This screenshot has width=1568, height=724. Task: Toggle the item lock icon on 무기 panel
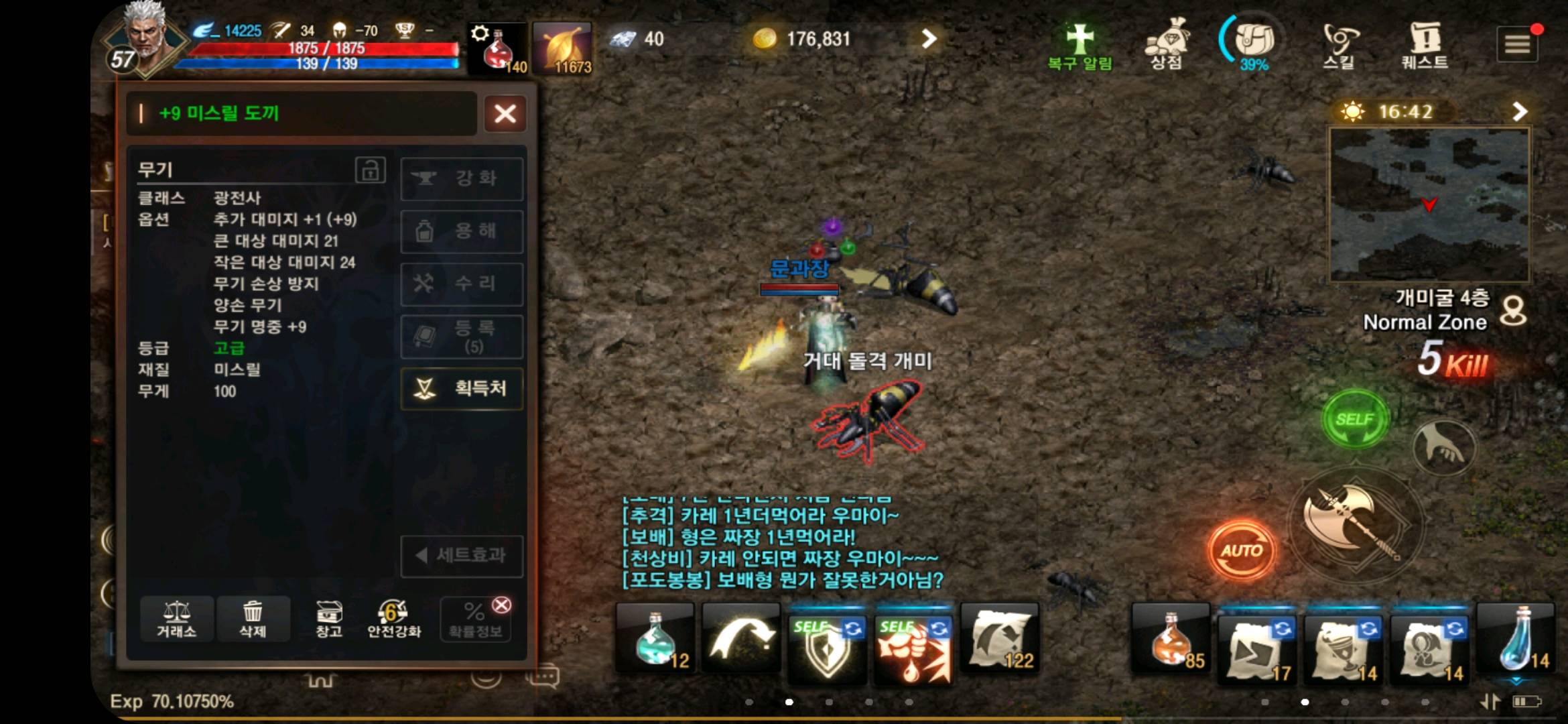(x=373, y=170)
